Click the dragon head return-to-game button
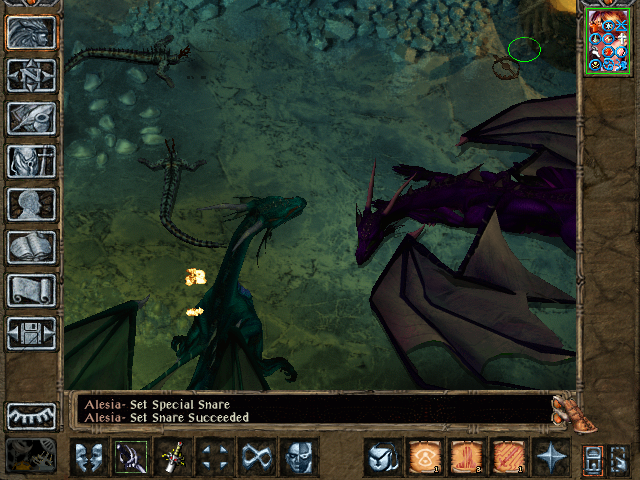 (31, 33)
